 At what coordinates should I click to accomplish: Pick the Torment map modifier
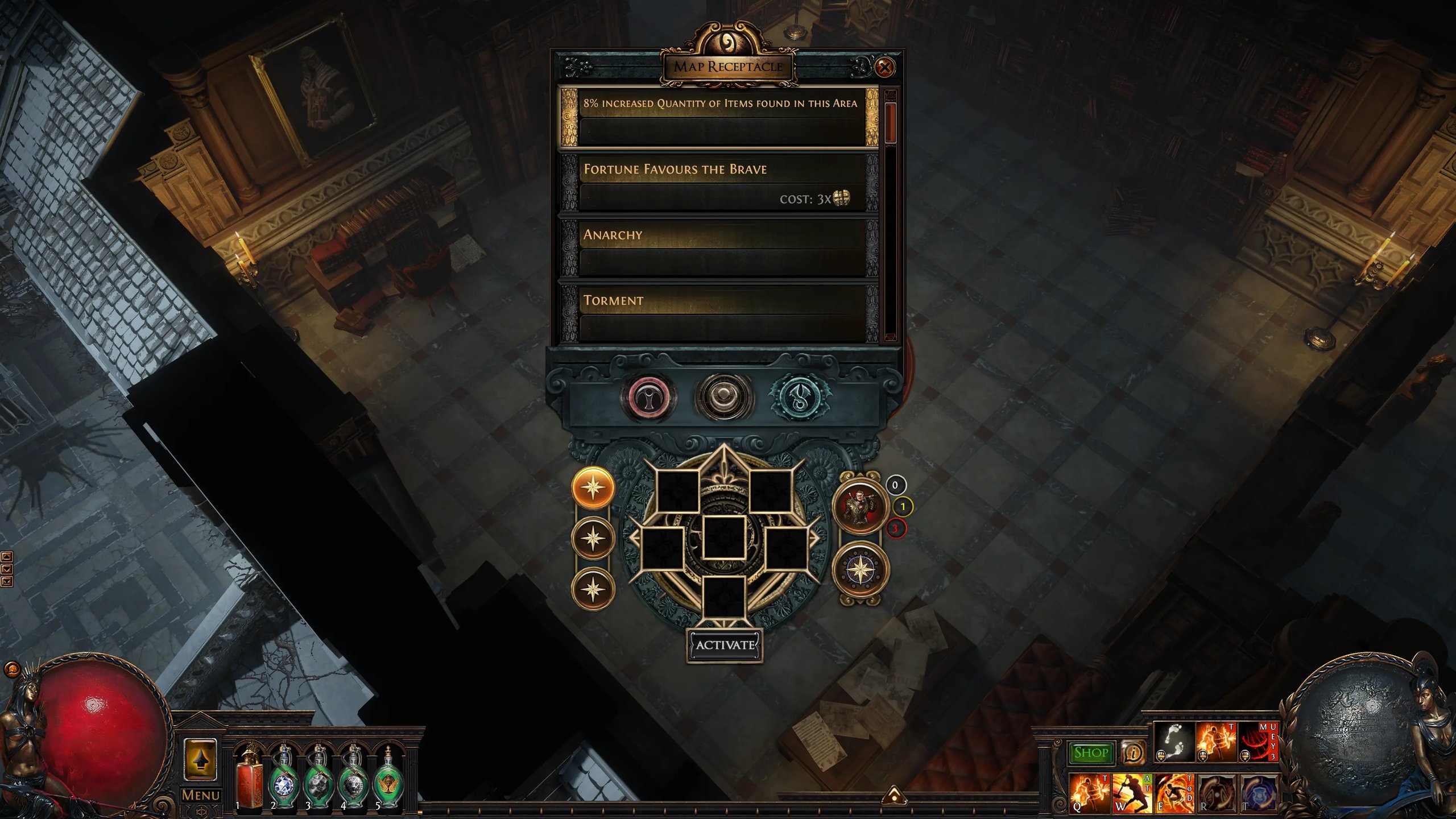[719, 313]
